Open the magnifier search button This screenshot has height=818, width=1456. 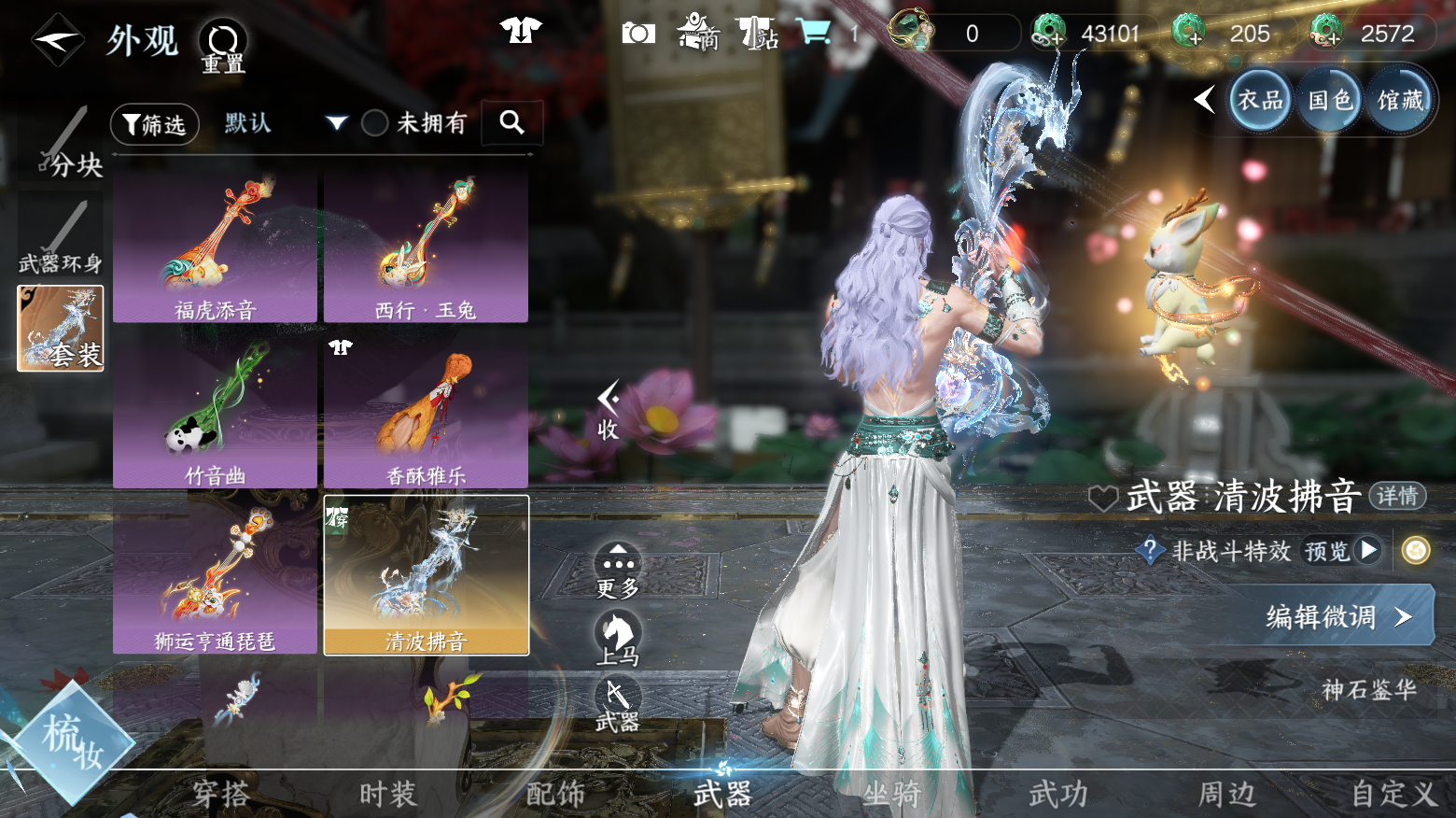coord(511,122)
